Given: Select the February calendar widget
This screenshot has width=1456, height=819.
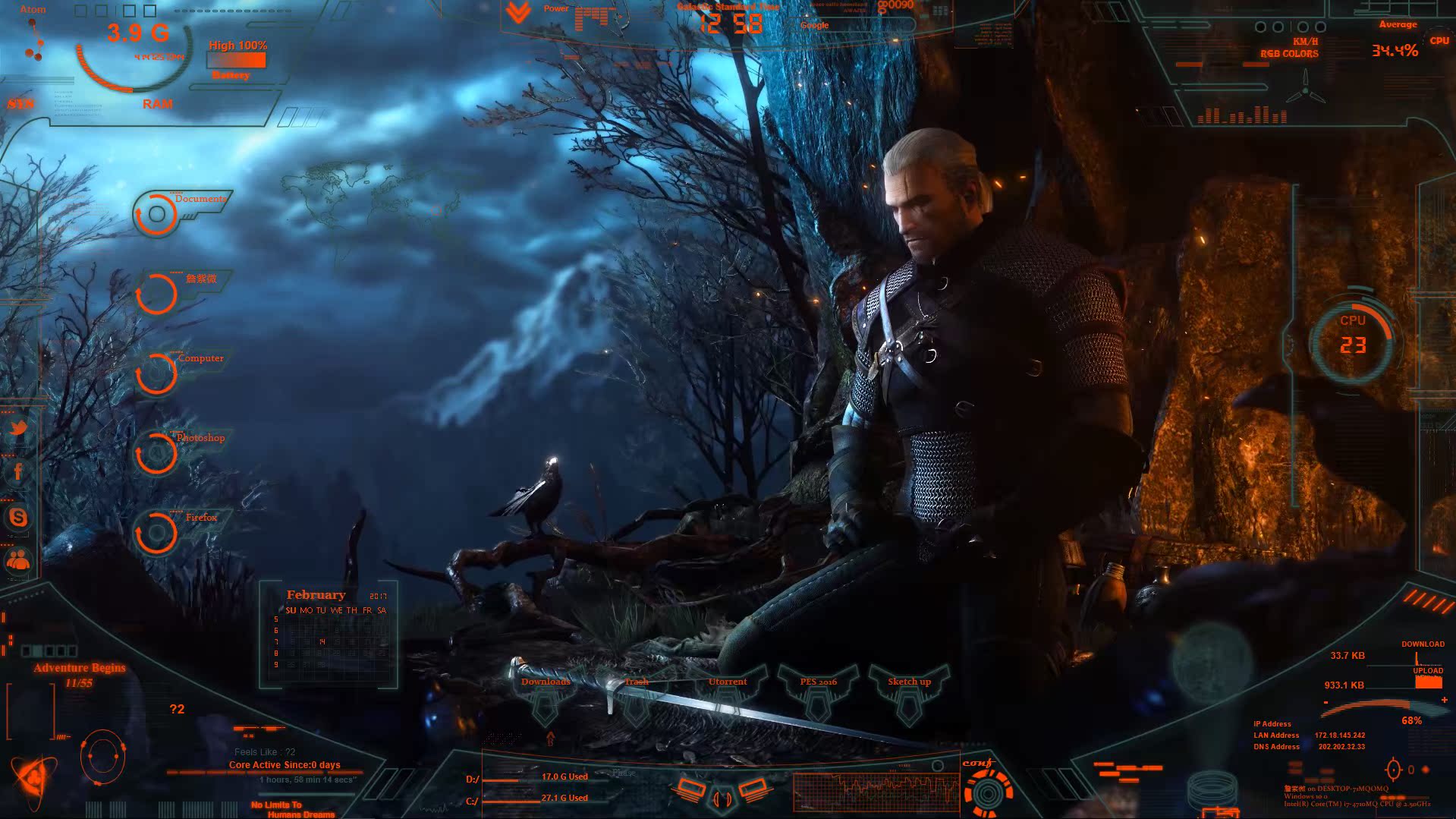Looking at the screenshot, I should [329, 635].
